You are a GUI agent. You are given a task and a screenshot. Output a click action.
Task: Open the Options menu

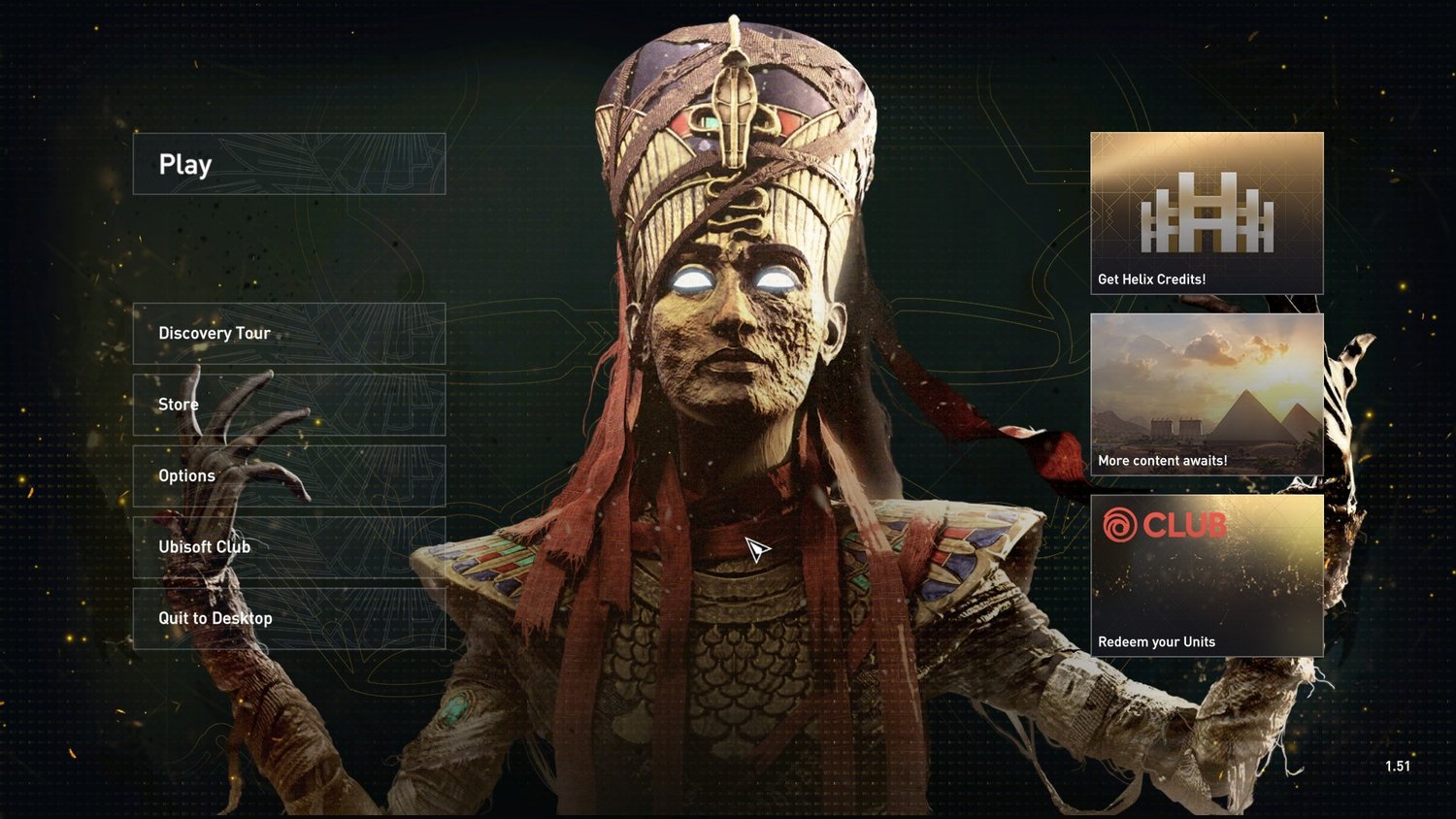[x=288, y=475]
